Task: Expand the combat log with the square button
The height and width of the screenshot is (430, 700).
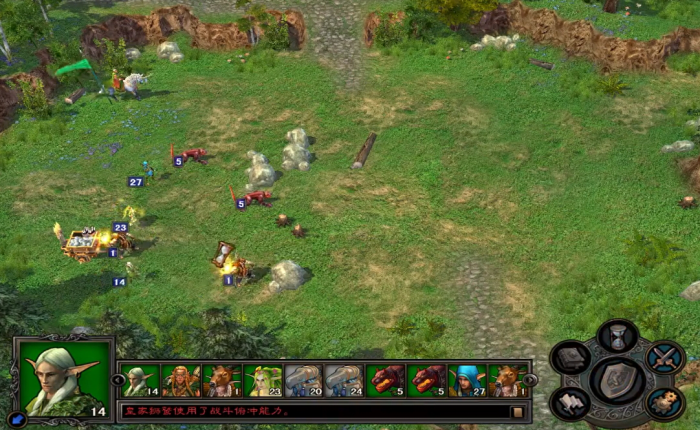Action: 517,411
